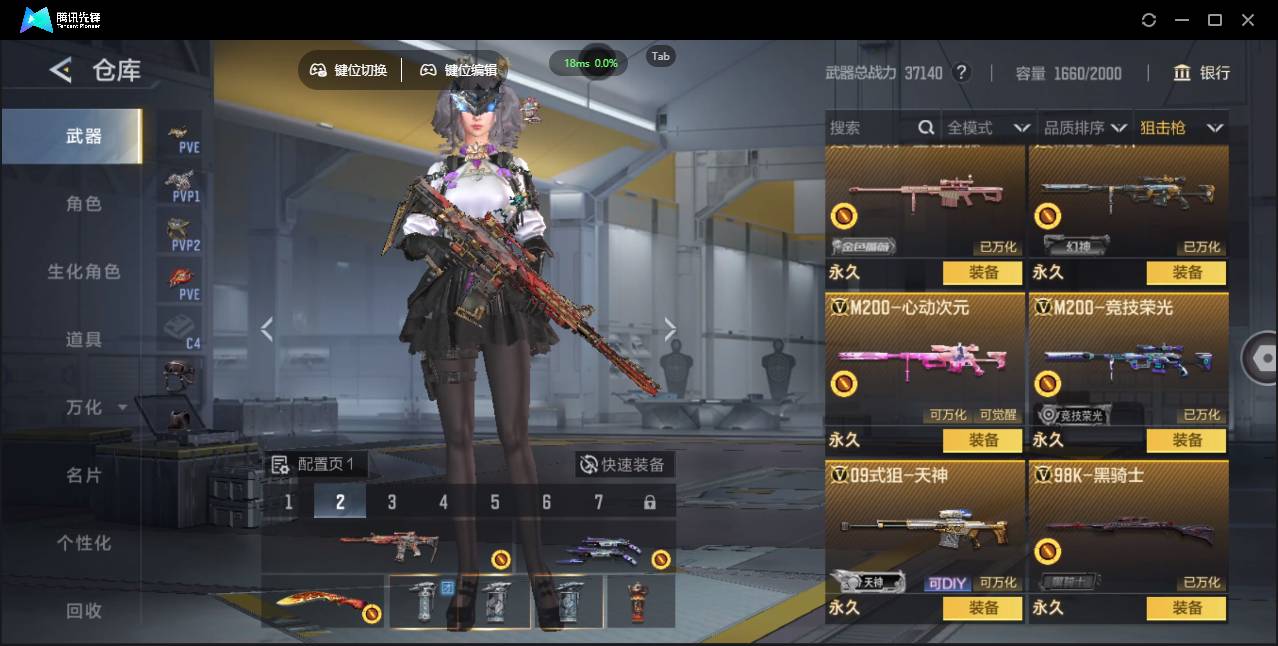
Task: Open the 品质排序 sort dropdown
Action: [x=1085, y=128]
